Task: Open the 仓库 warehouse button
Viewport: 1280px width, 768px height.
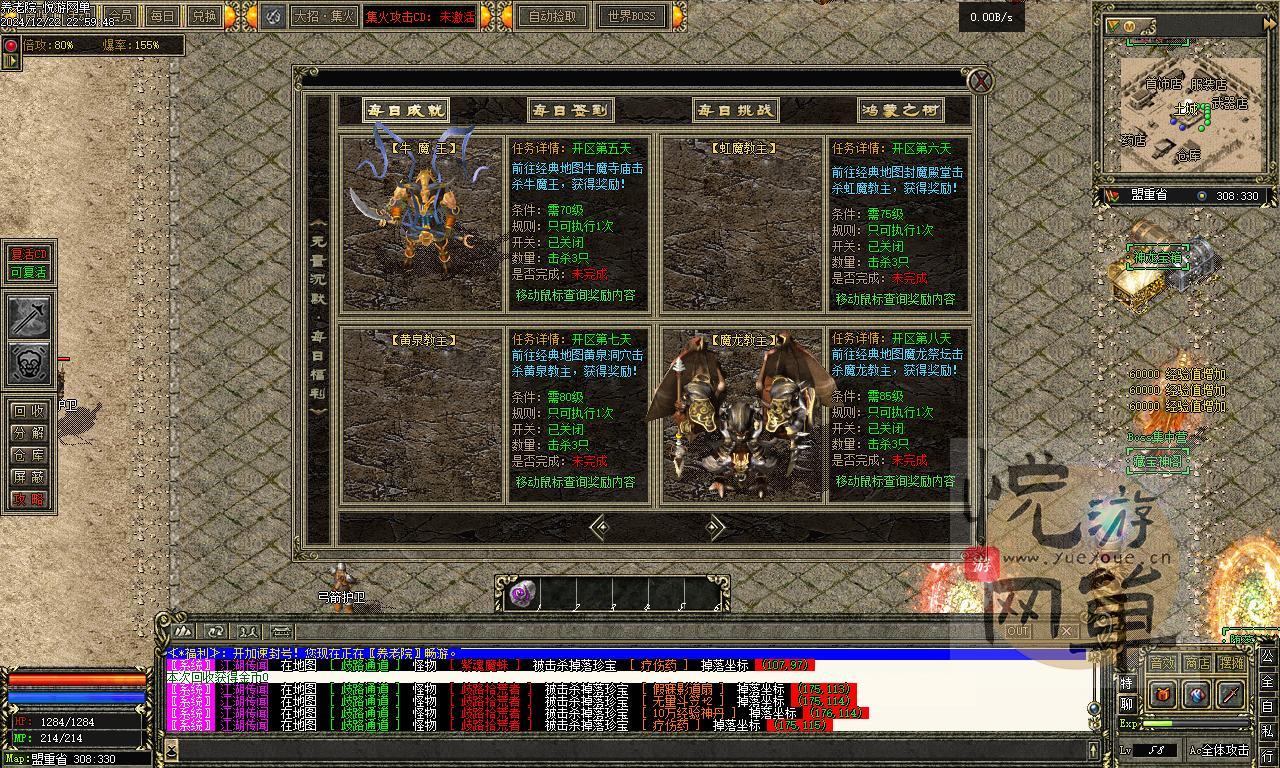Action: coord(29,455)
